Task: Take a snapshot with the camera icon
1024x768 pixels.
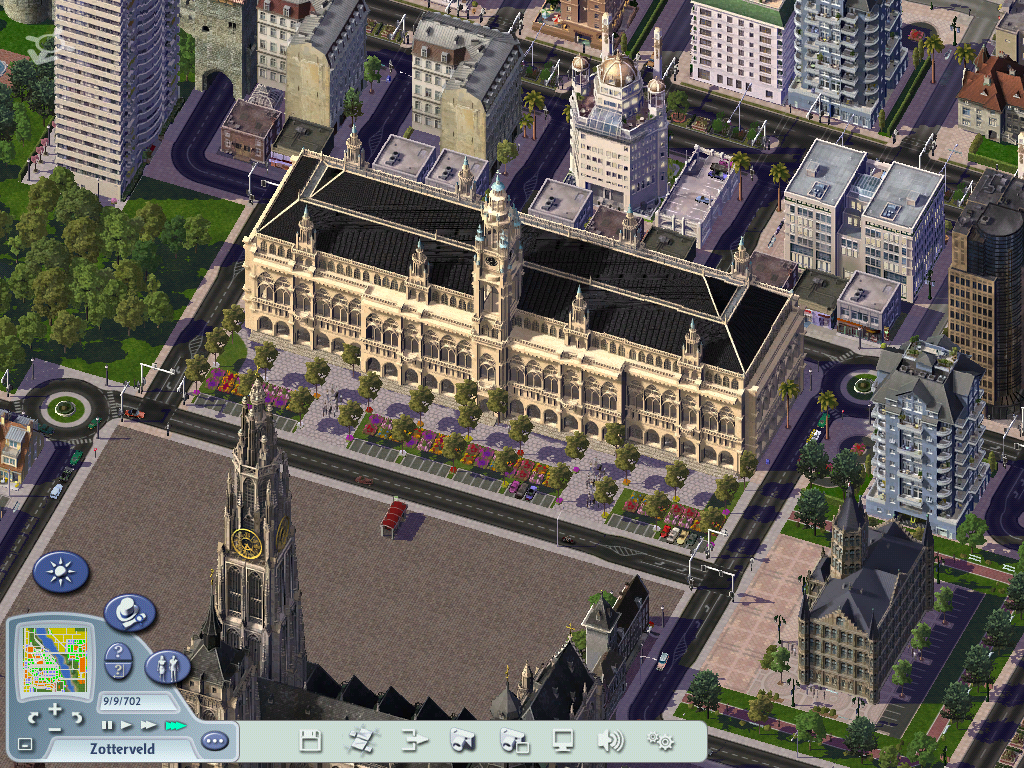Action: click(x=463, y=741)
